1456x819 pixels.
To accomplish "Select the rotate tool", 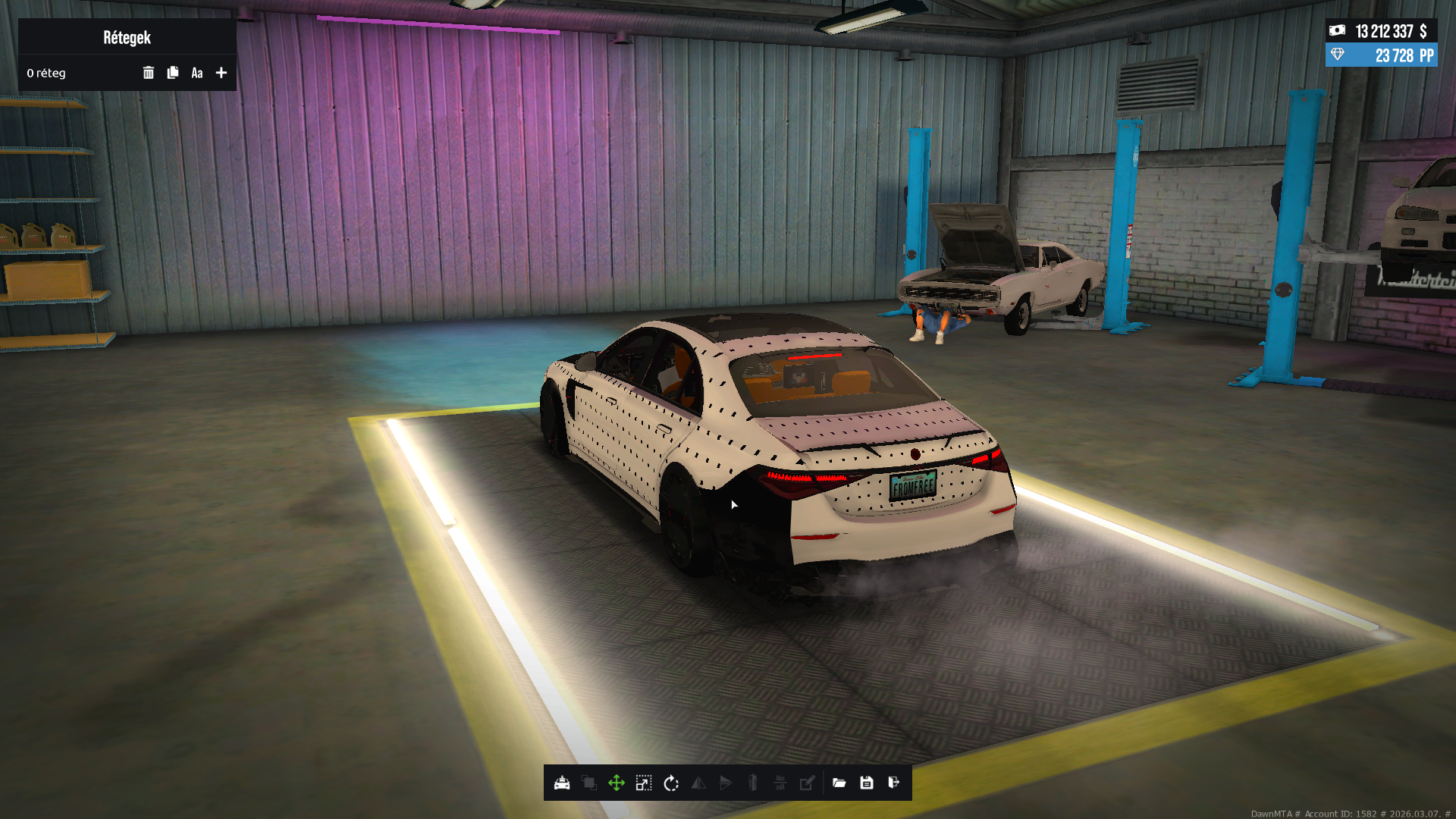I will pyautogui.click(x=671, y=783).
